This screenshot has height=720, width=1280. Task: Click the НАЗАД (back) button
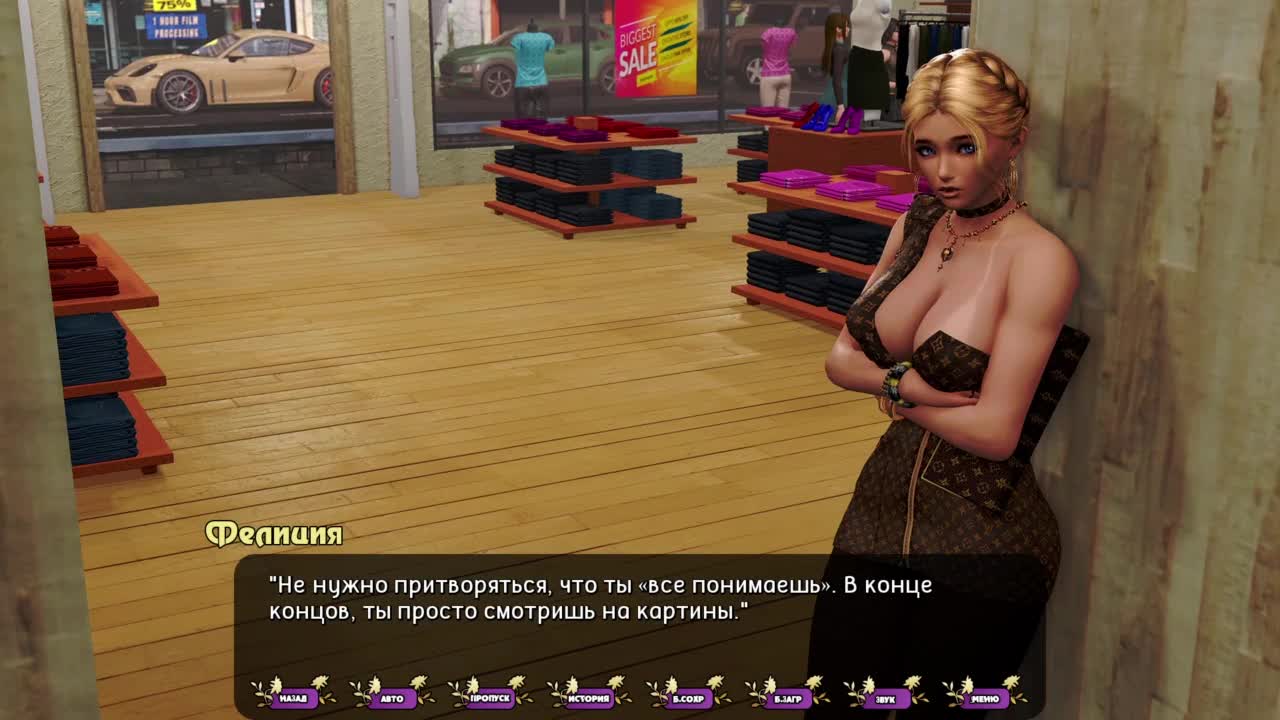point(293,698)
